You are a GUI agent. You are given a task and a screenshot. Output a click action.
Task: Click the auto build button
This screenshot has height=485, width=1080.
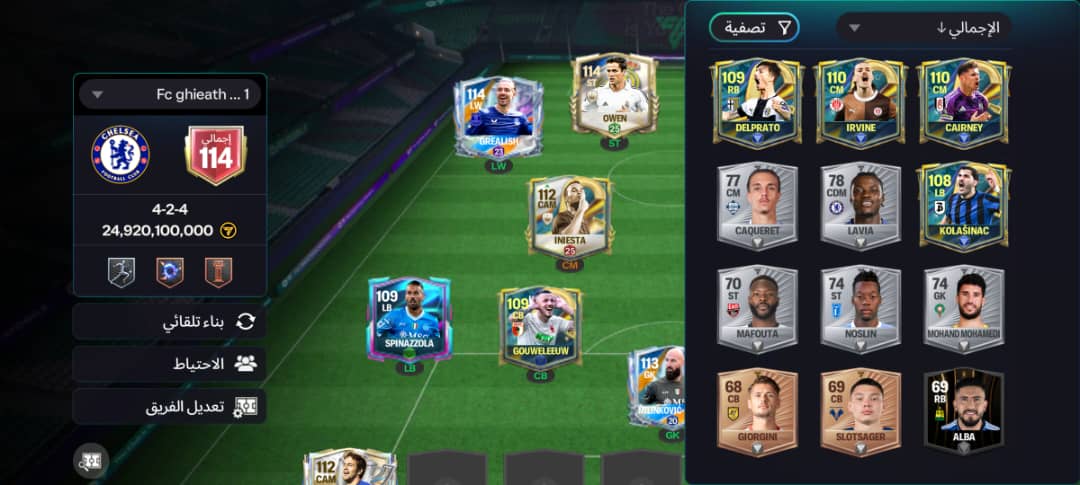click(x=170, y=321)
